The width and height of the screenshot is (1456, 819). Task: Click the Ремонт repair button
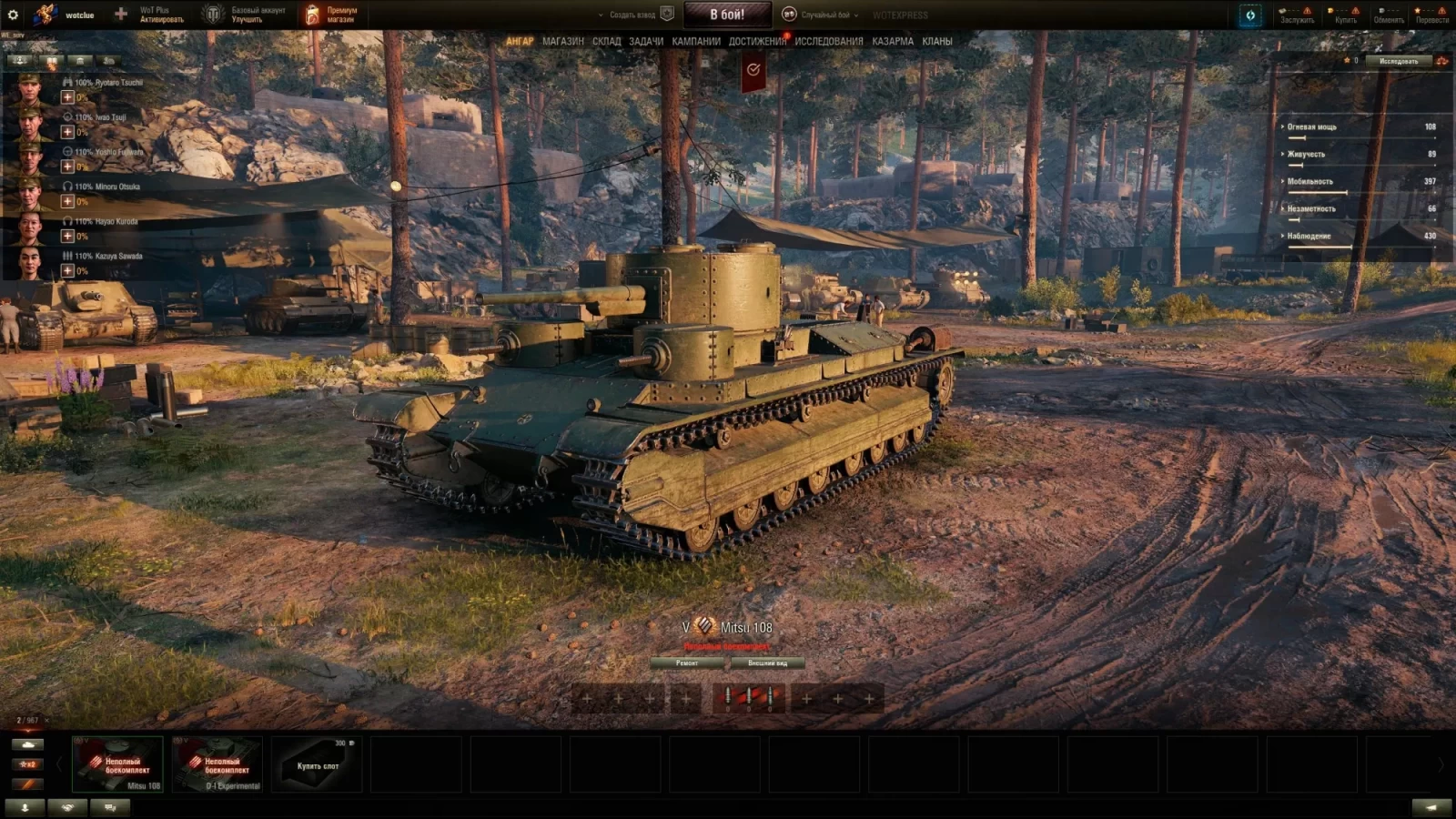coord(687,662)
